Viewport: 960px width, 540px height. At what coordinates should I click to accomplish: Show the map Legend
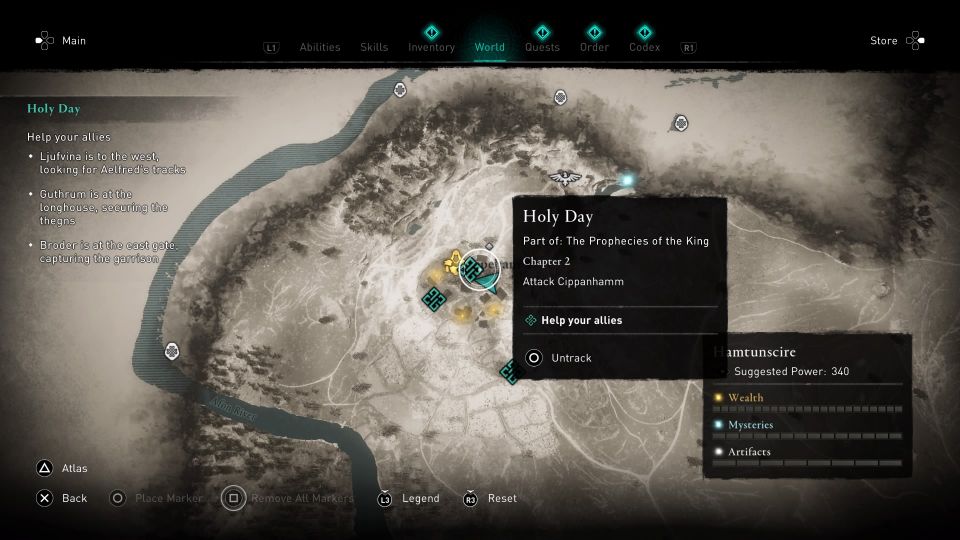pos(408,498)
